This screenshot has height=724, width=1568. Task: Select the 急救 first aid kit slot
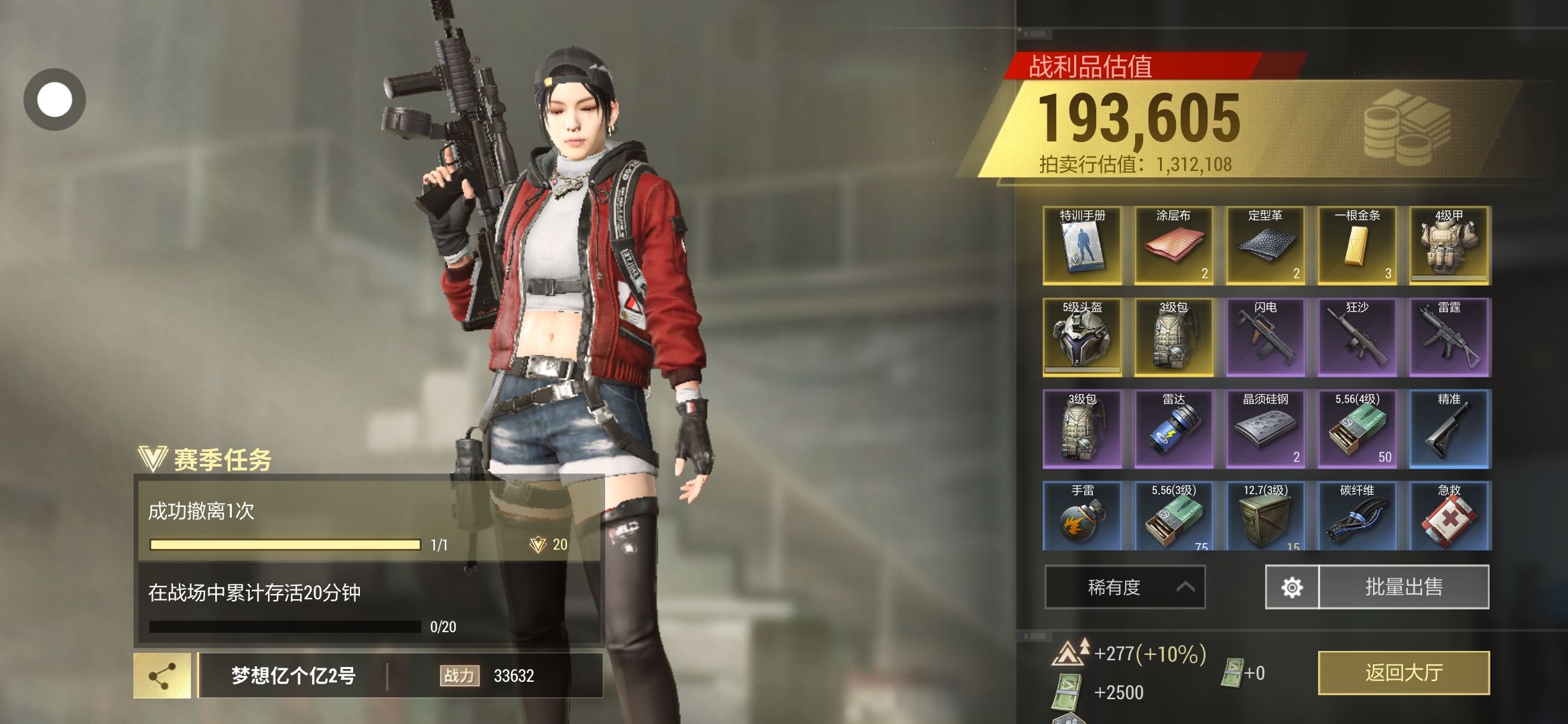pyautogui.click(x=1449, y=516)
